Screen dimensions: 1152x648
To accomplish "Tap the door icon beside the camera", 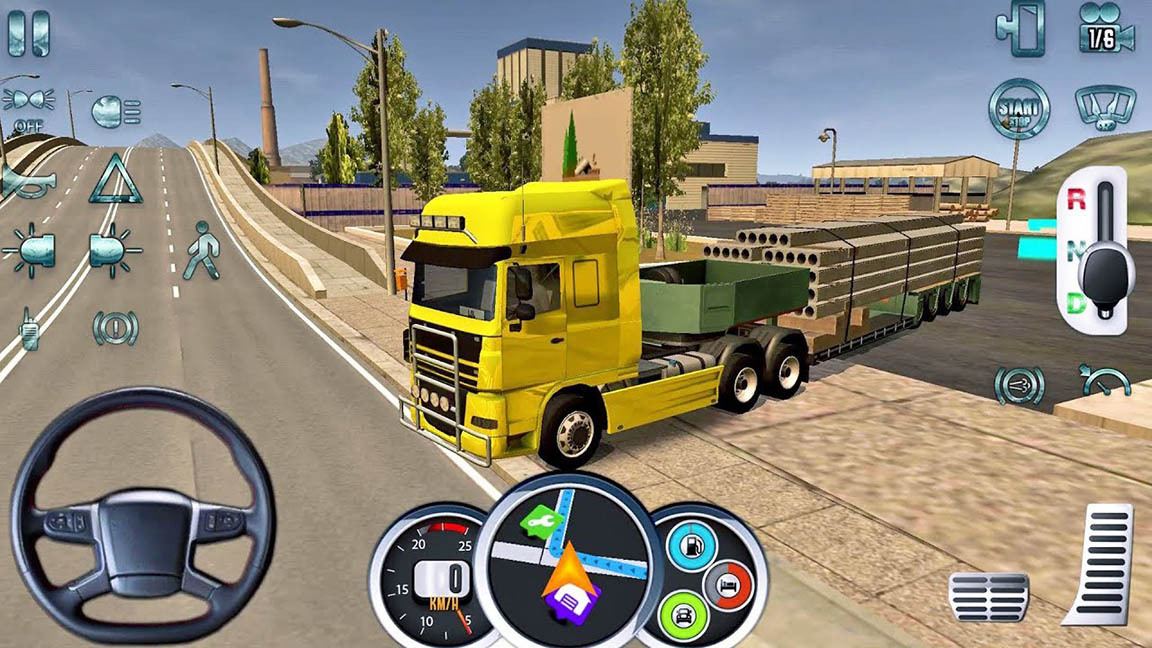I will click(x=1020, y=28).
